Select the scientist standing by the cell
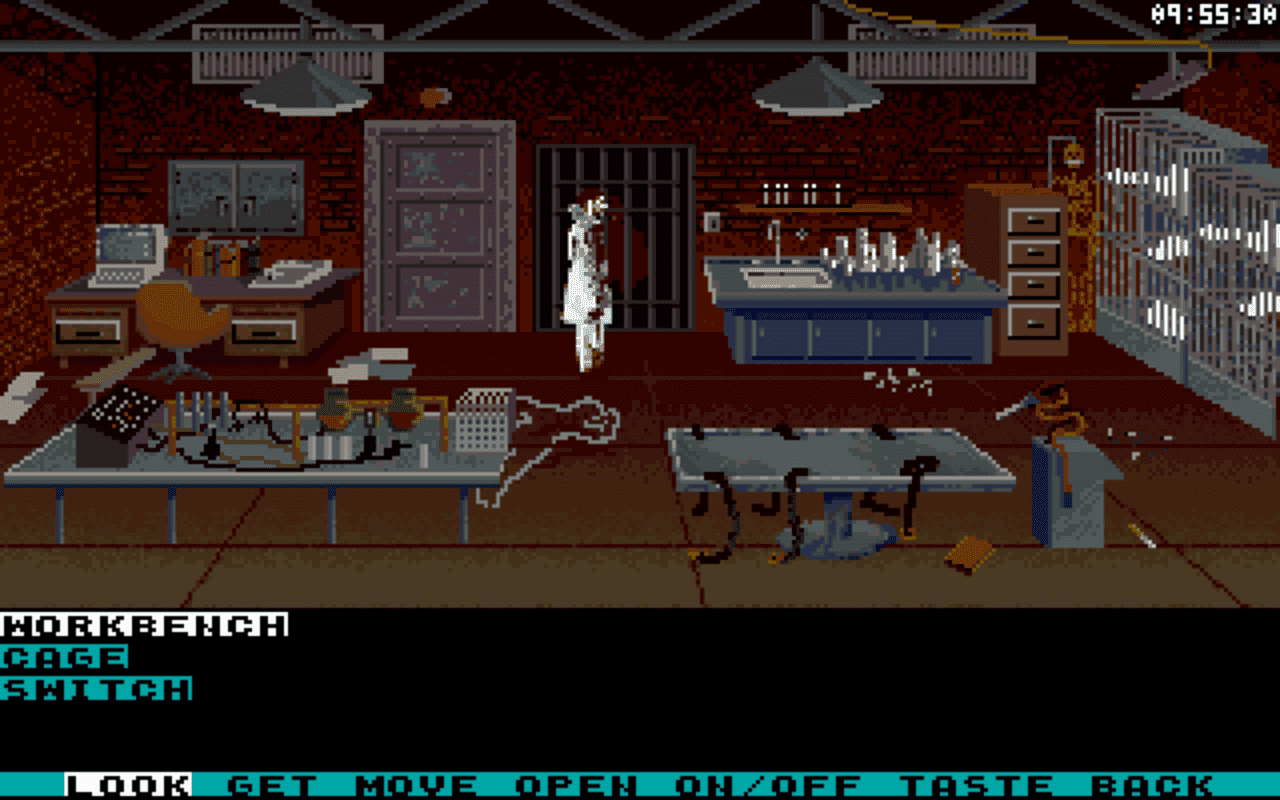The height and width of the screenshot is (800, 1280). tap(585, 270)
